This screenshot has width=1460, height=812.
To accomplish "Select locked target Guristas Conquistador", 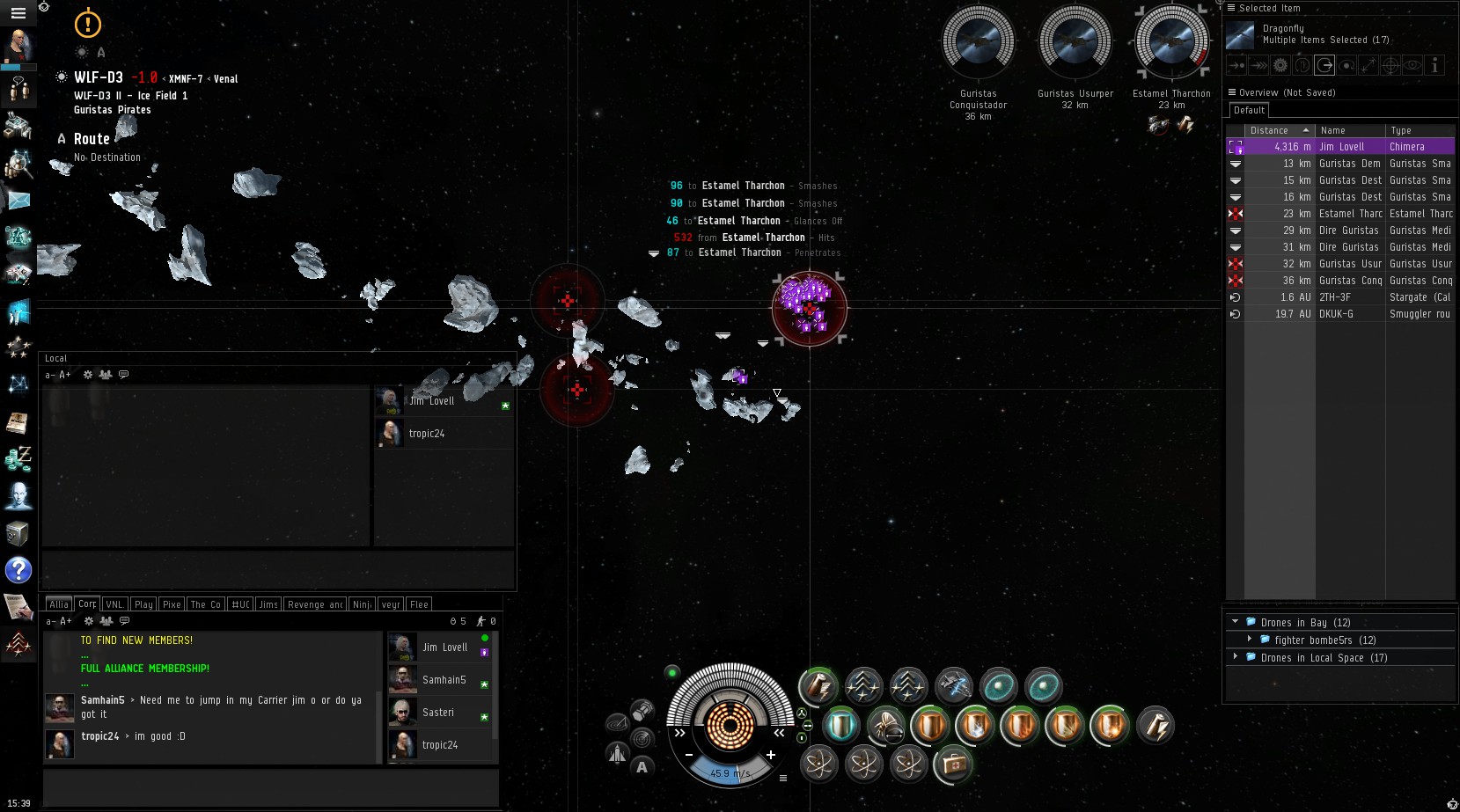I will click(x=978, y=42).
